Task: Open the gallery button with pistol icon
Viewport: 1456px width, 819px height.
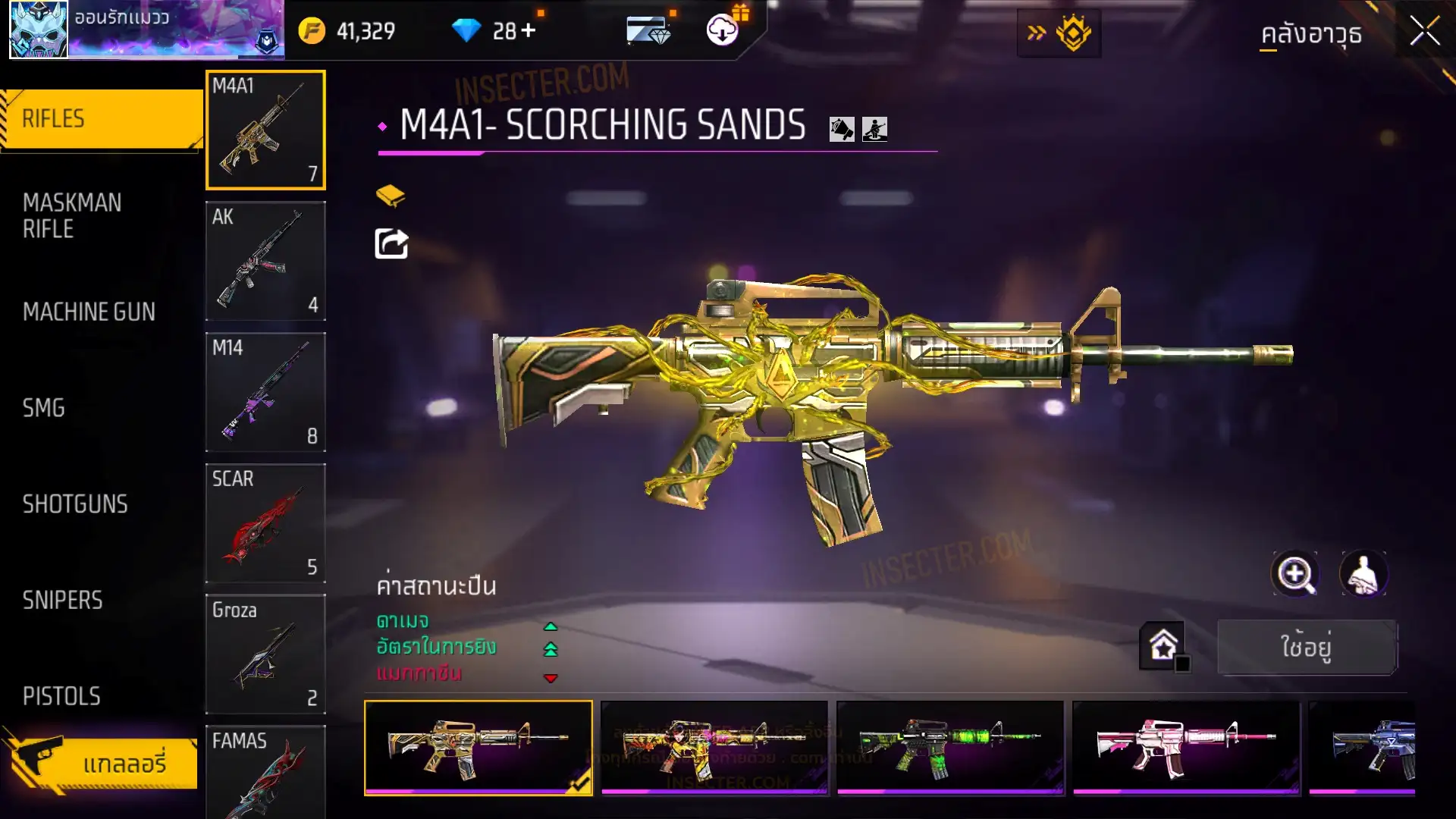Action: [x=102, y=762]
